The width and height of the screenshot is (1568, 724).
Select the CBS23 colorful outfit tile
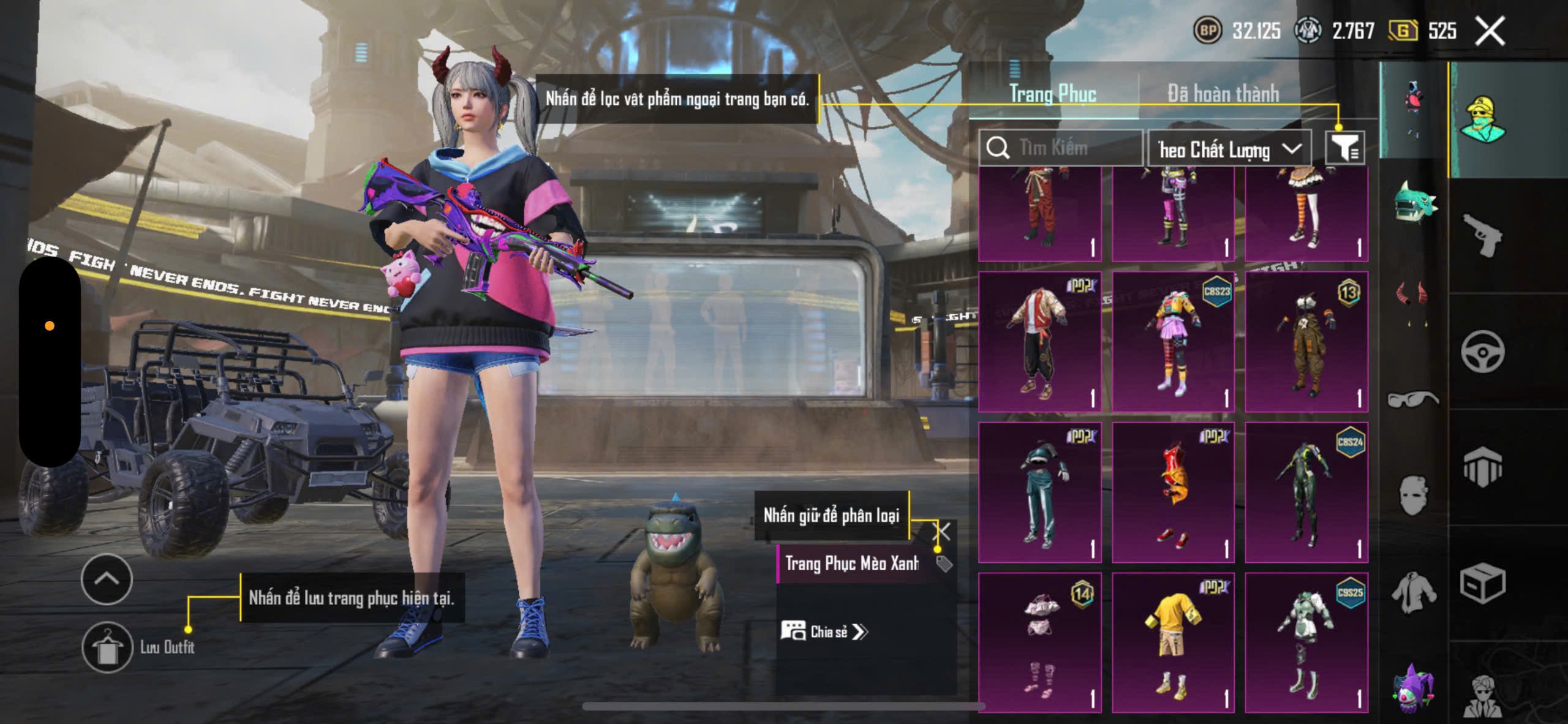pyautogui.click(x=1173, y=342)
